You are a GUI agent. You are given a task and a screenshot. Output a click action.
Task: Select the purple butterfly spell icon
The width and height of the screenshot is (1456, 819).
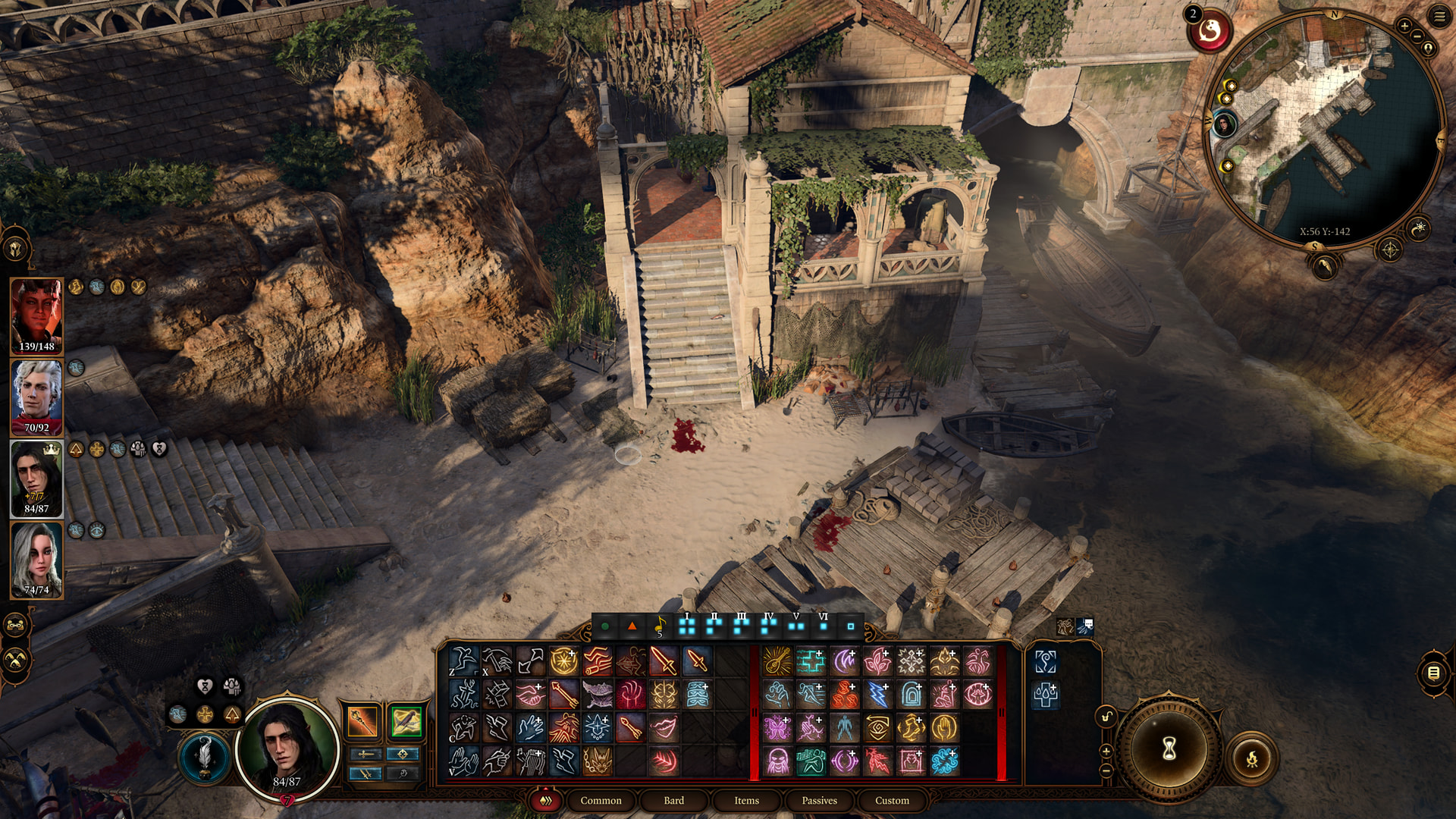777,728
